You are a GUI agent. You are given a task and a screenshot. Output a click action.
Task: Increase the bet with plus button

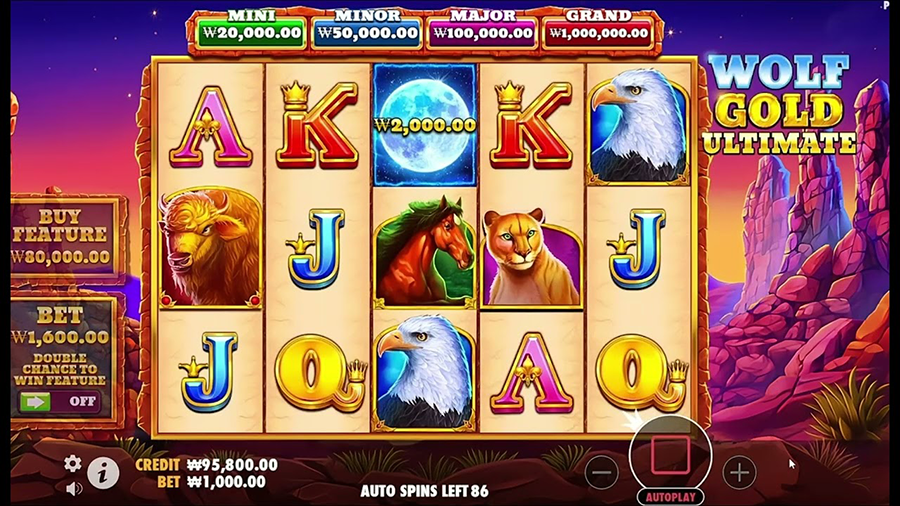click(x=739, y=472)
